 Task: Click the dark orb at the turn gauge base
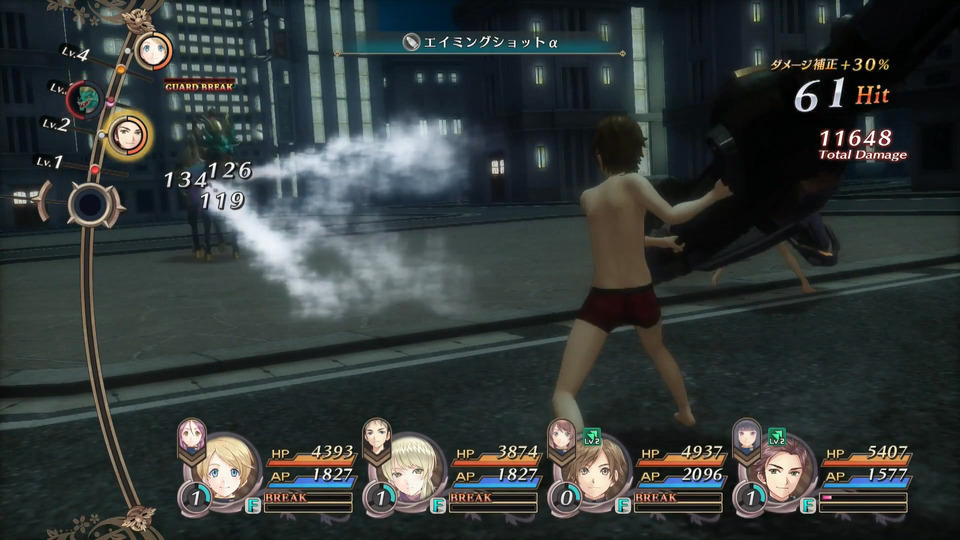click(x=91, y=204)
